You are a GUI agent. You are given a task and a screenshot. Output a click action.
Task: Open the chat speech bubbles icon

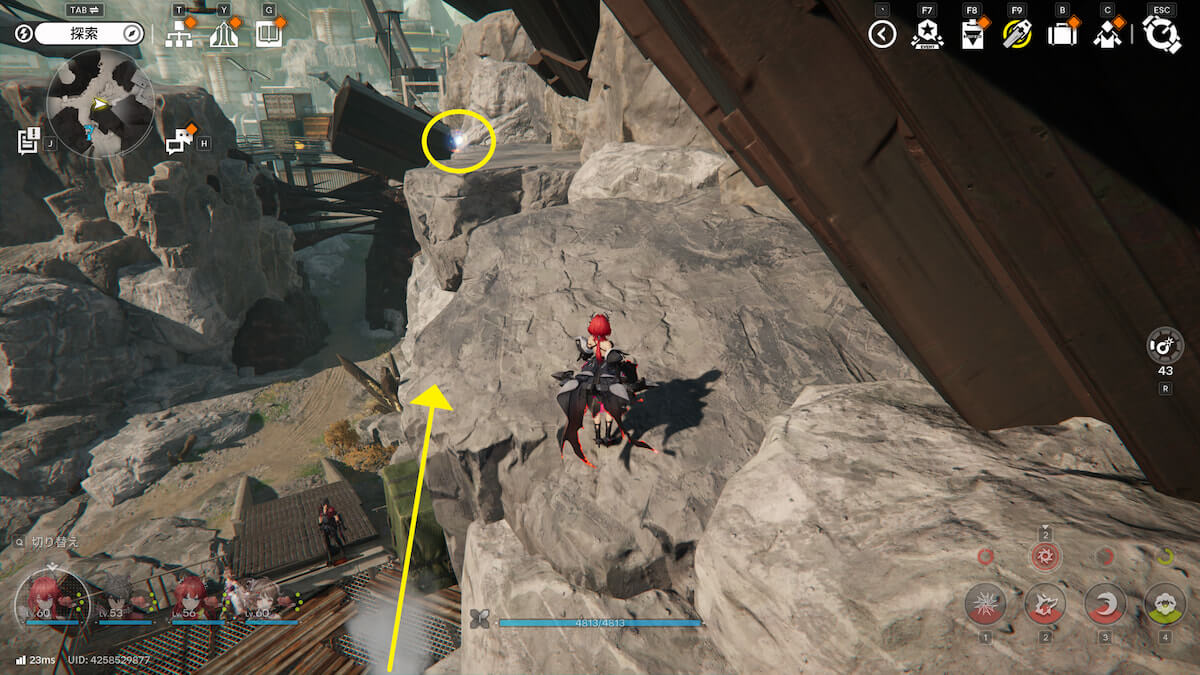click(x=181, y=141)
